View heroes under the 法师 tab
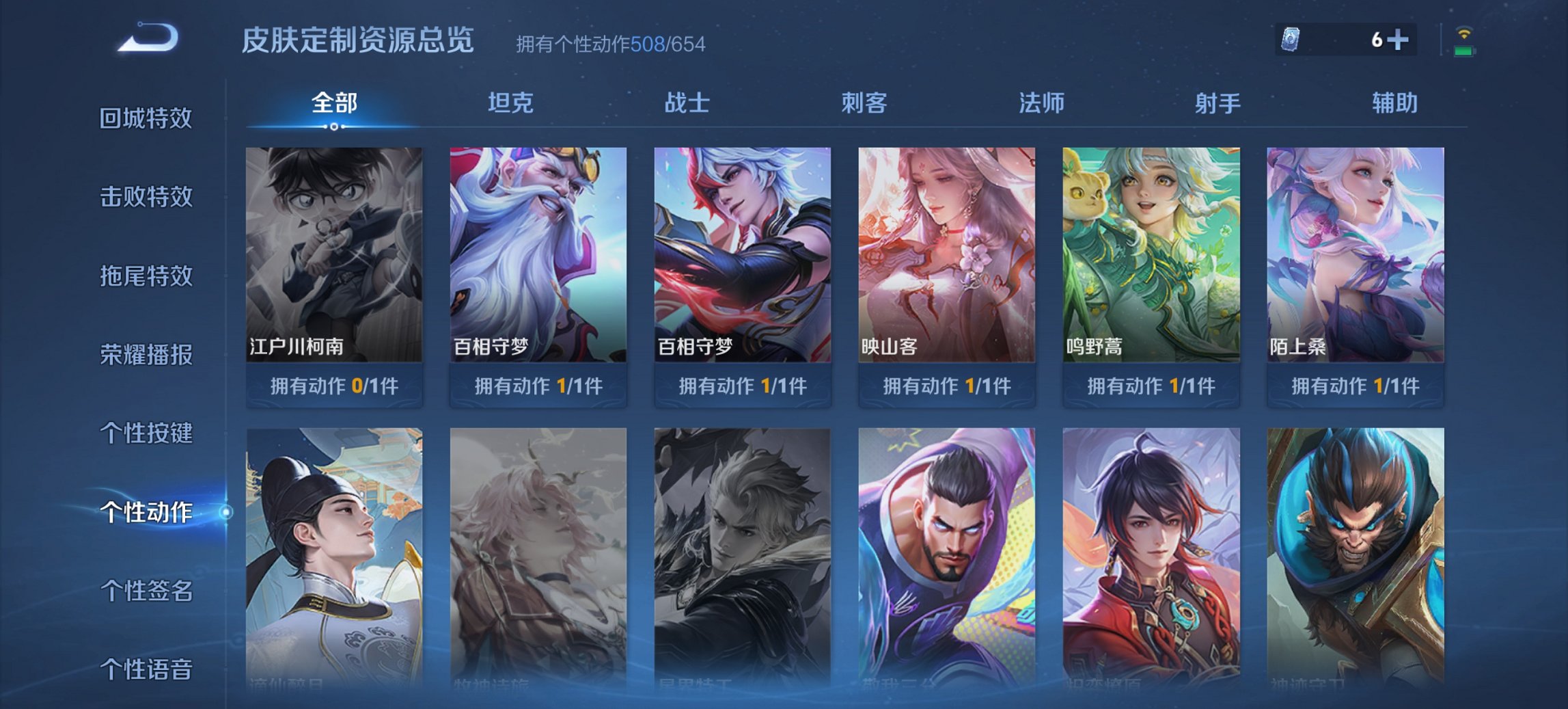Viewport: 1568px width, 709px height. [x=1038, y=103]
